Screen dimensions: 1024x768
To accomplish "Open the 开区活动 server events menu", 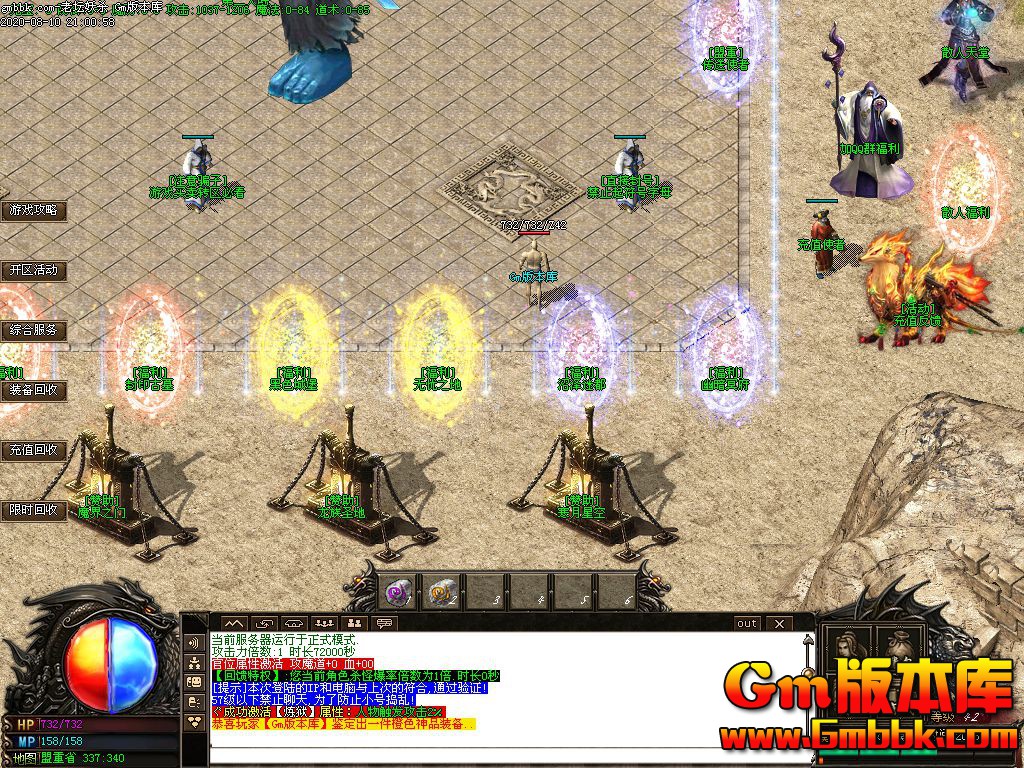I will 34,270.
